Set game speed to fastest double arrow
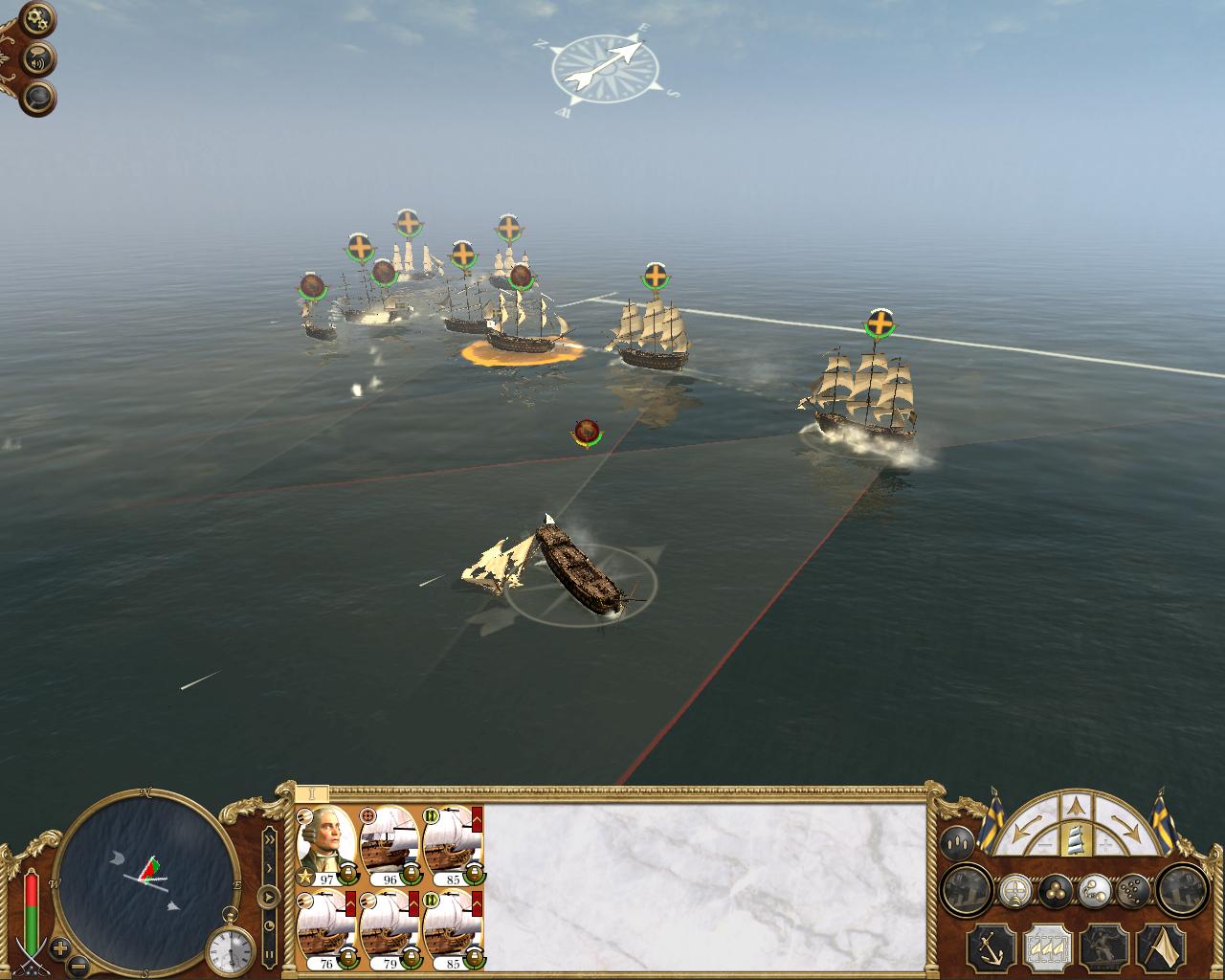 click(270, 838)
